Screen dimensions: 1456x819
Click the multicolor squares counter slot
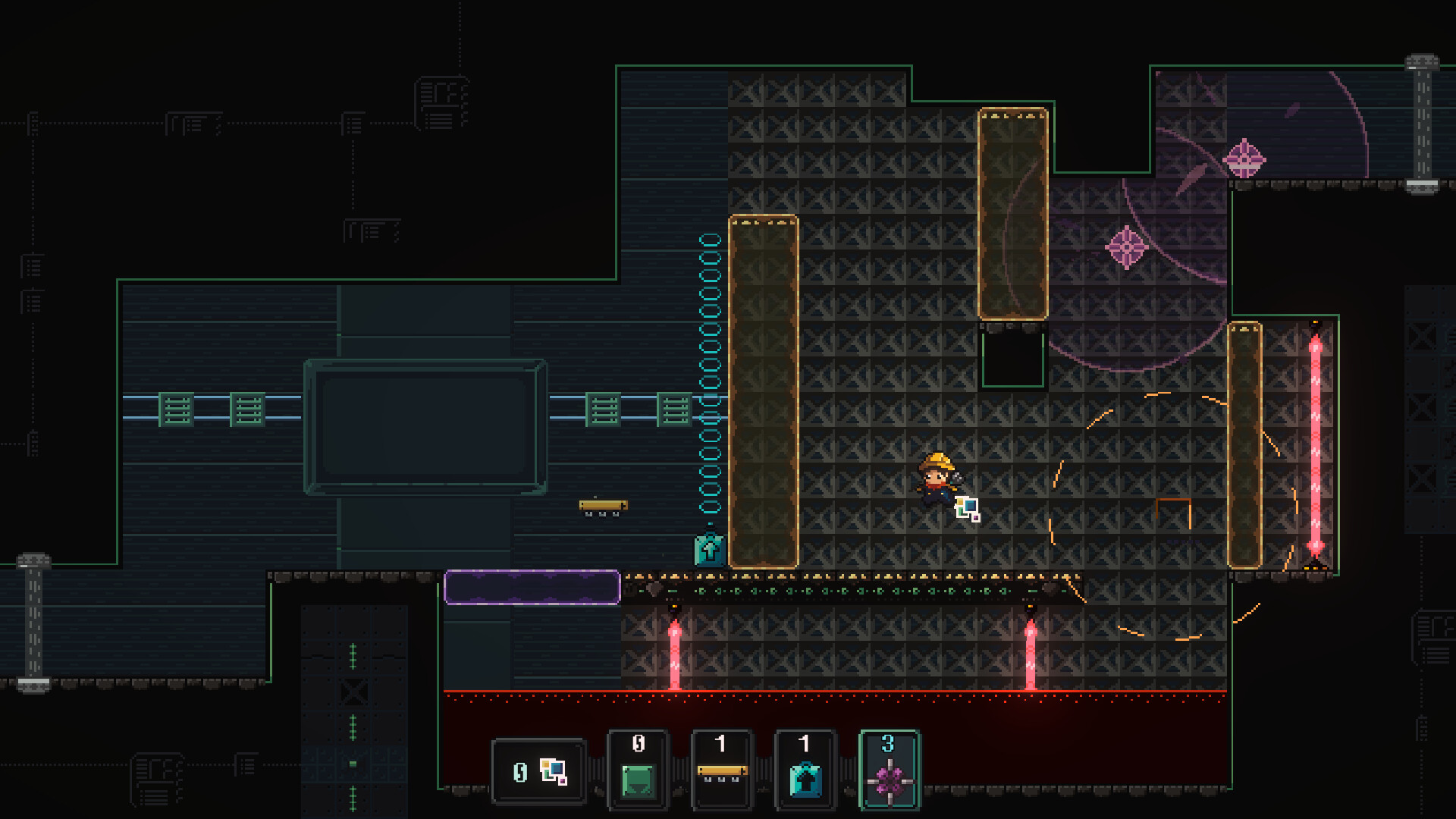coord(538,772)
